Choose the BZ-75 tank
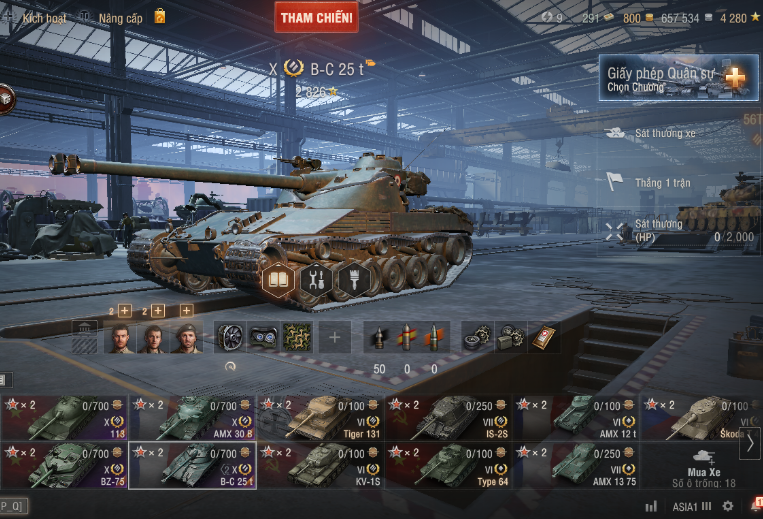The height and width of the screenshot is (519, 763). [63, 465]
